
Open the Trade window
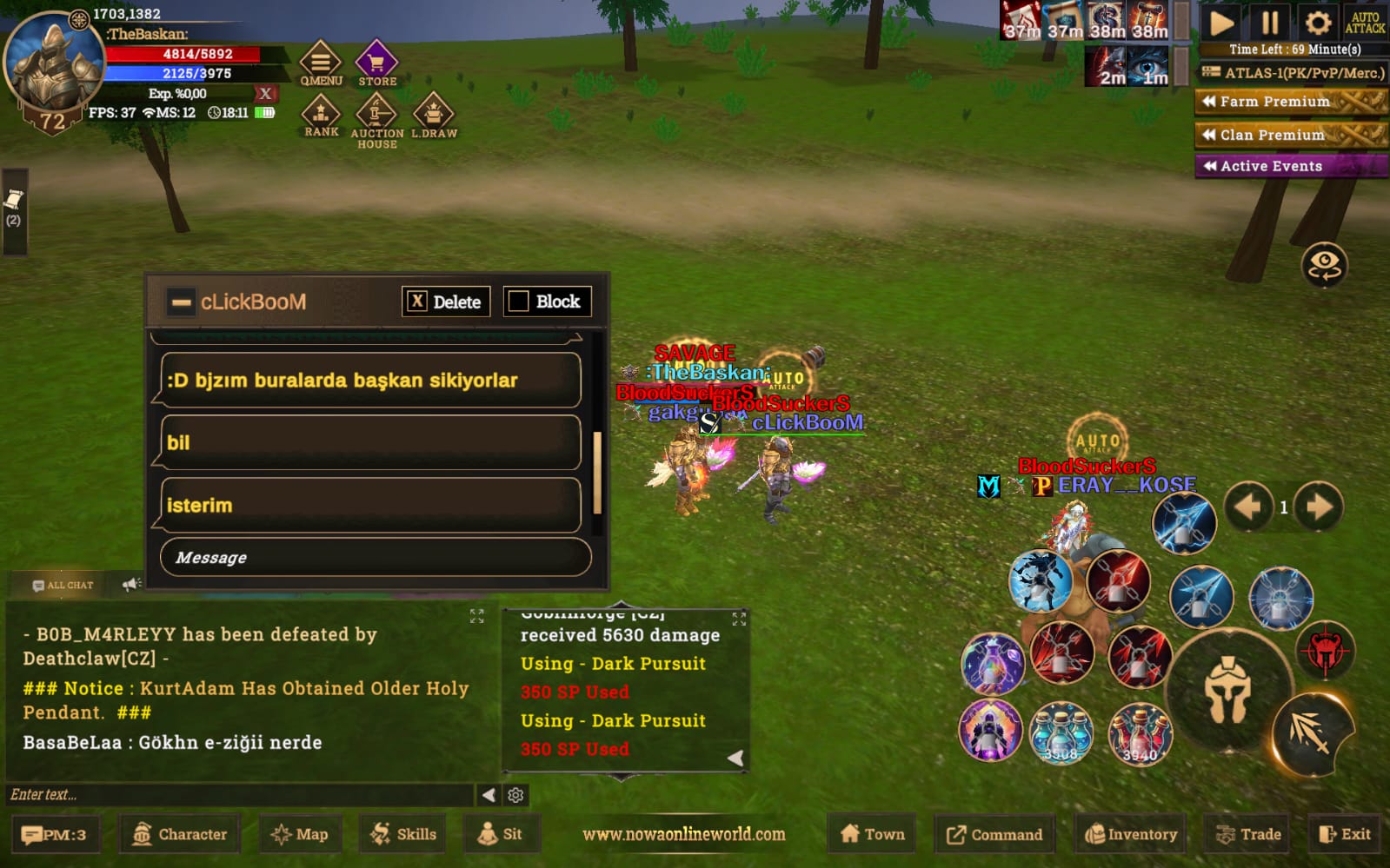(x=1248, y=834)
